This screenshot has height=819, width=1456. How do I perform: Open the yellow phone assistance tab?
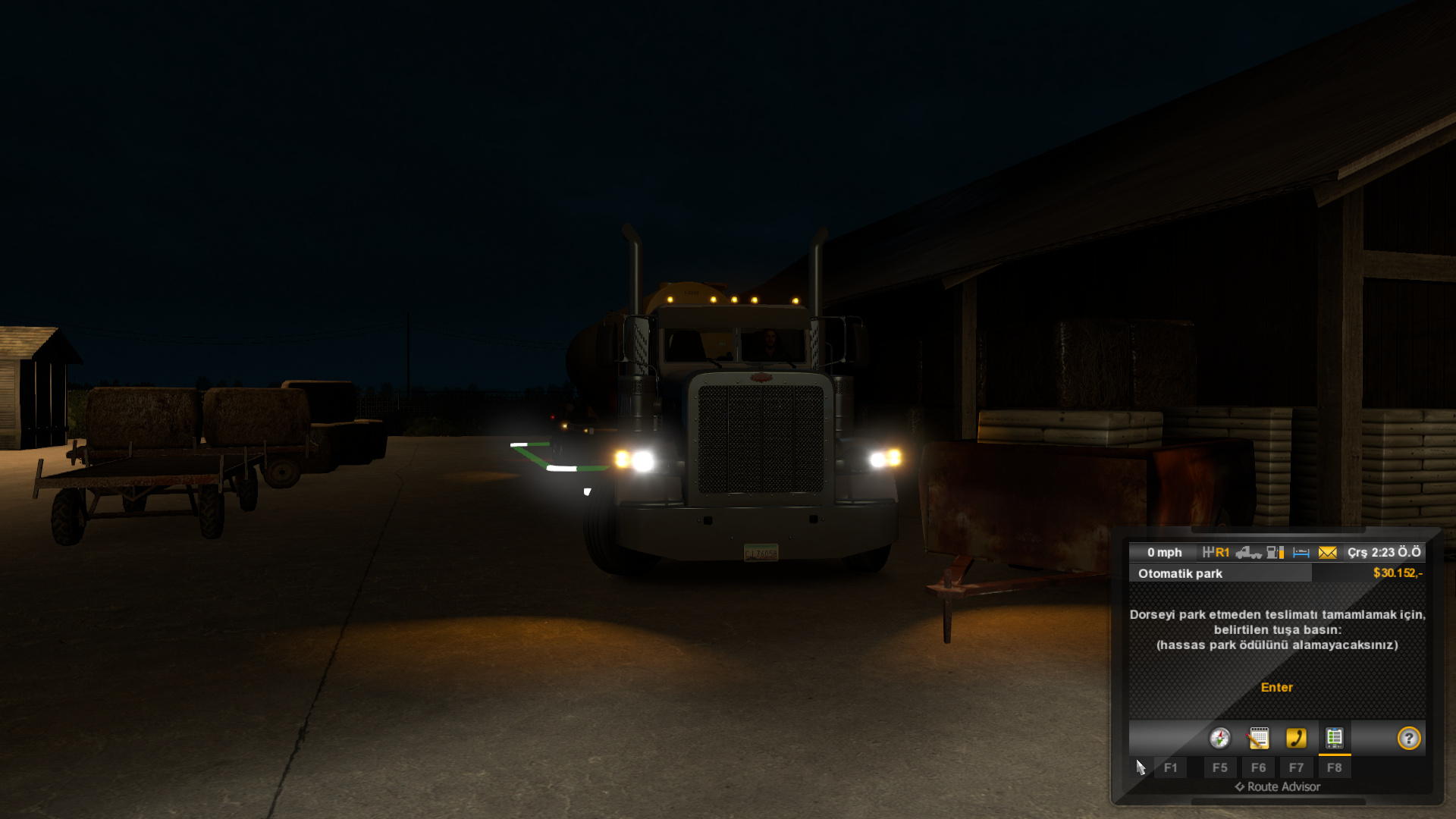pyautogui.click(x=1296, y=738)
